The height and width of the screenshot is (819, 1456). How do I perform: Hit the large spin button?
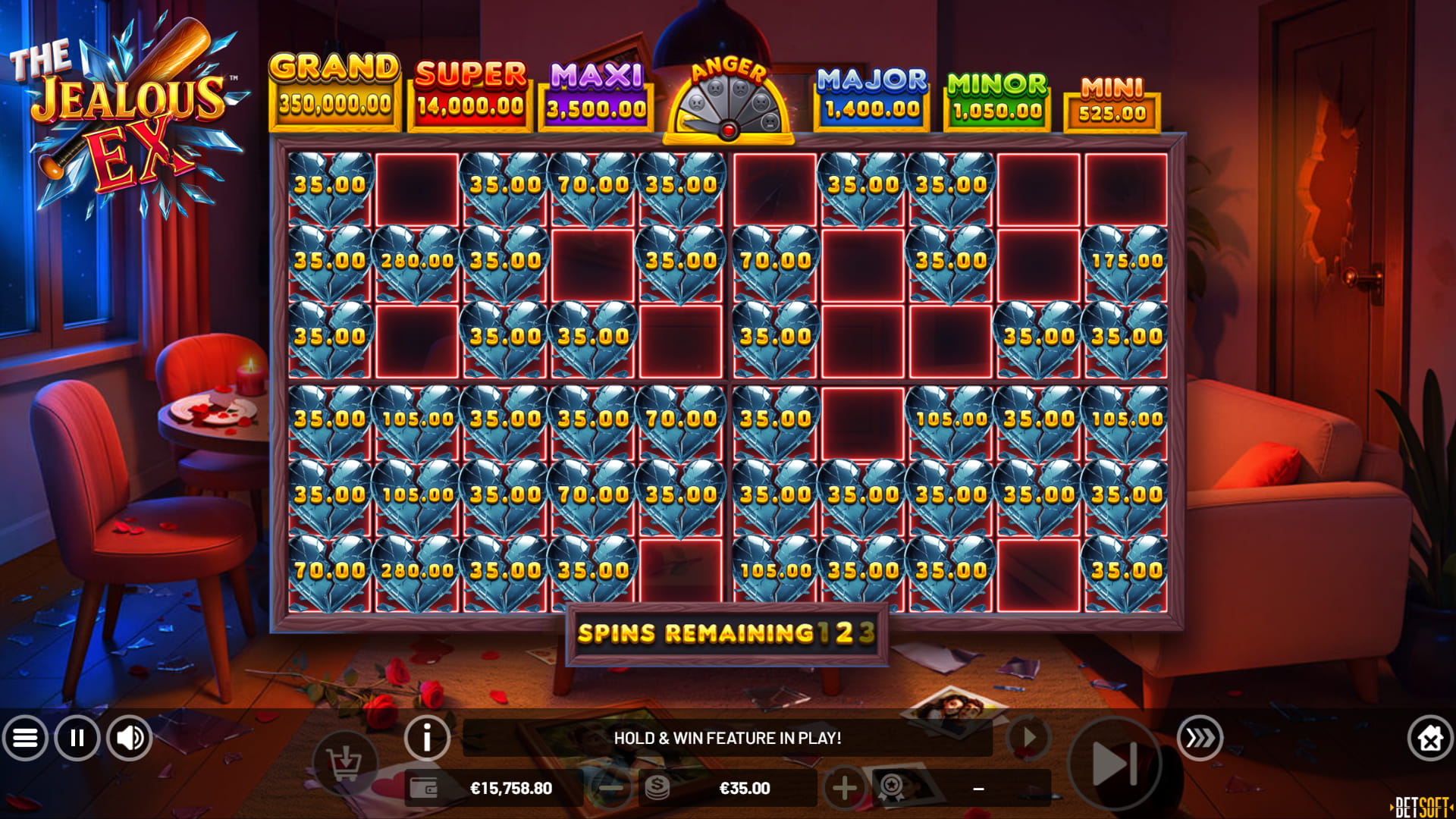[x=1113, y=763]
